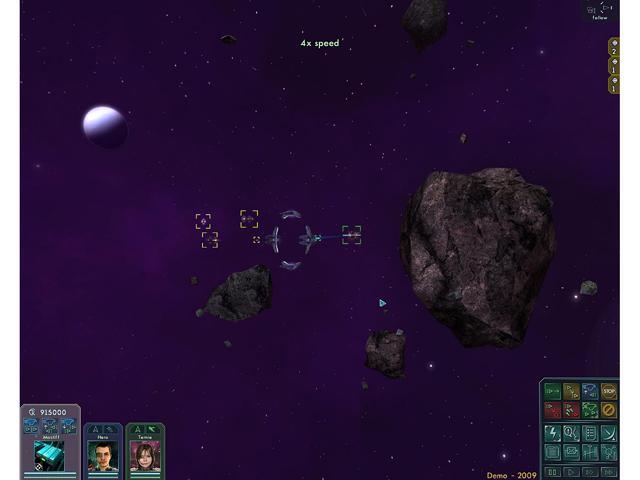Viewport: 640px width, 480px height.
Task: Click the STOP command button
Action: [609, 391]
